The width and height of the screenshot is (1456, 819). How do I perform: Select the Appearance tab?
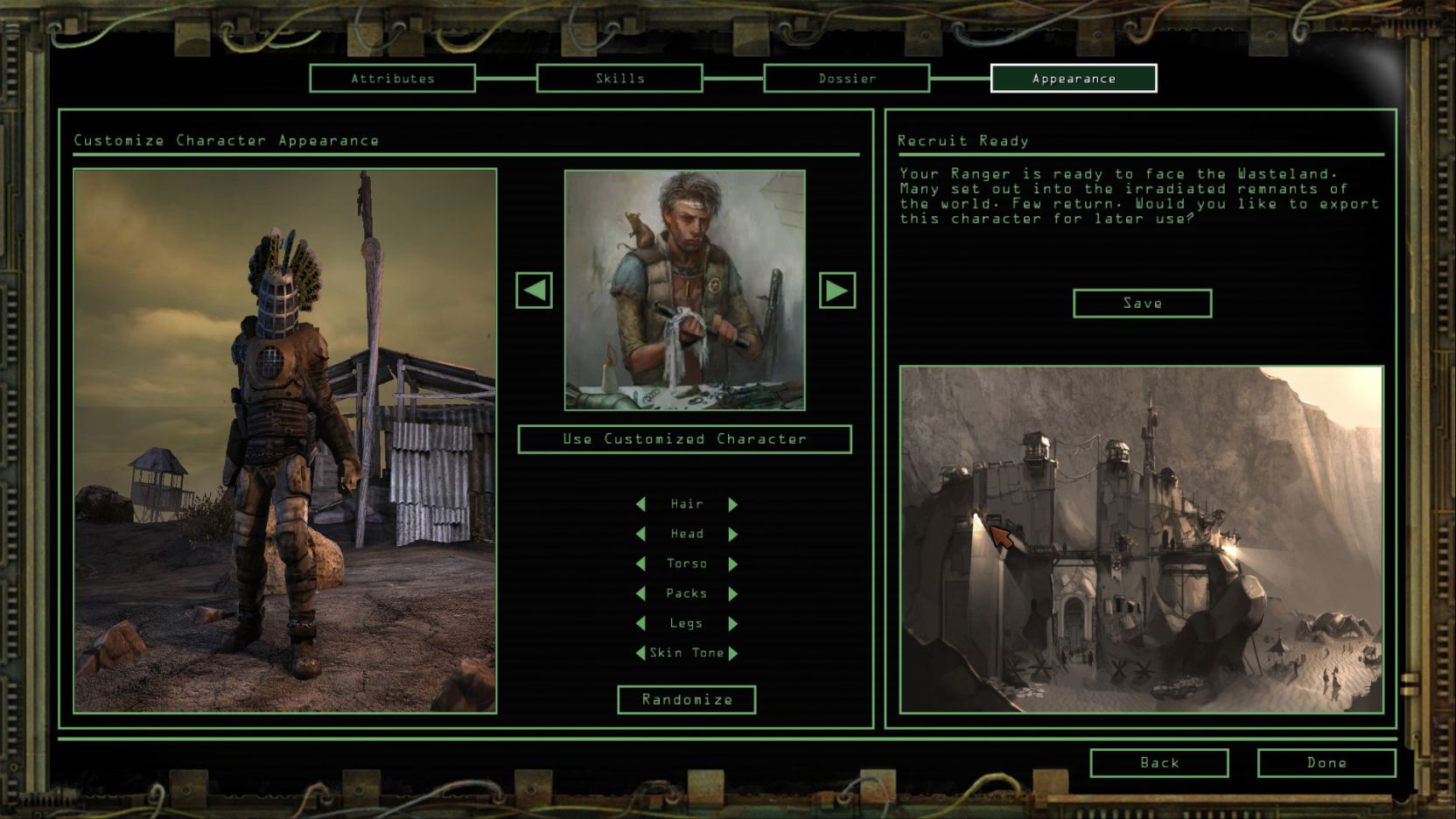pos(1073,79)
